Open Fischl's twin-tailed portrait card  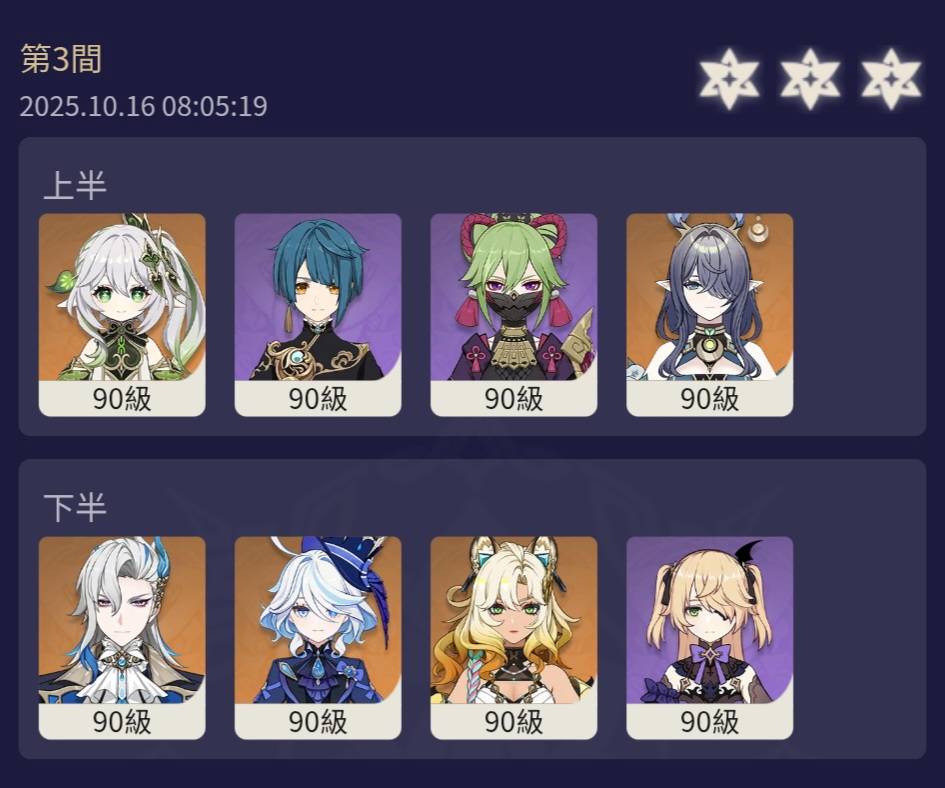[710, 623]
